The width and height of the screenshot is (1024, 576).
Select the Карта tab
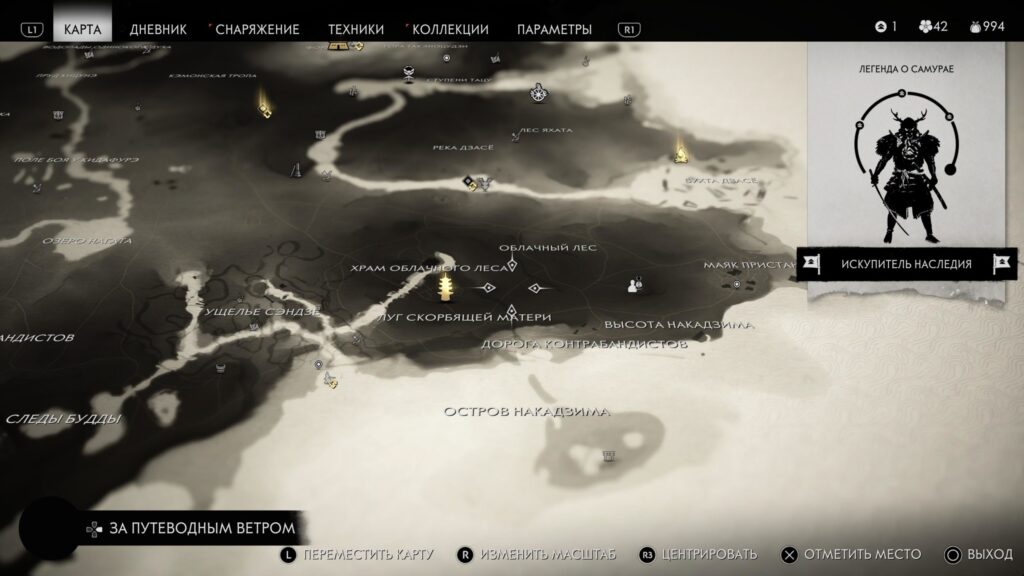point(82,29)
